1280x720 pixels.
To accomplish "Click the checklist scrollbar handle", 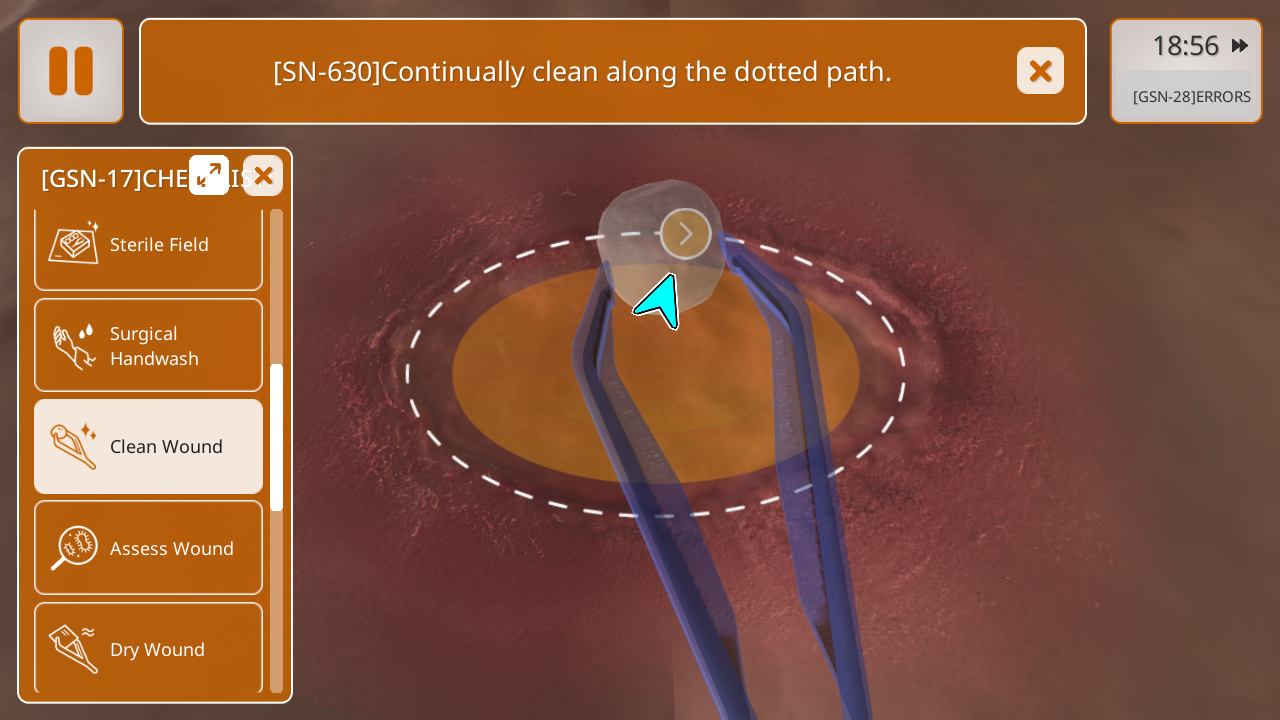I will tap(277, 438).
